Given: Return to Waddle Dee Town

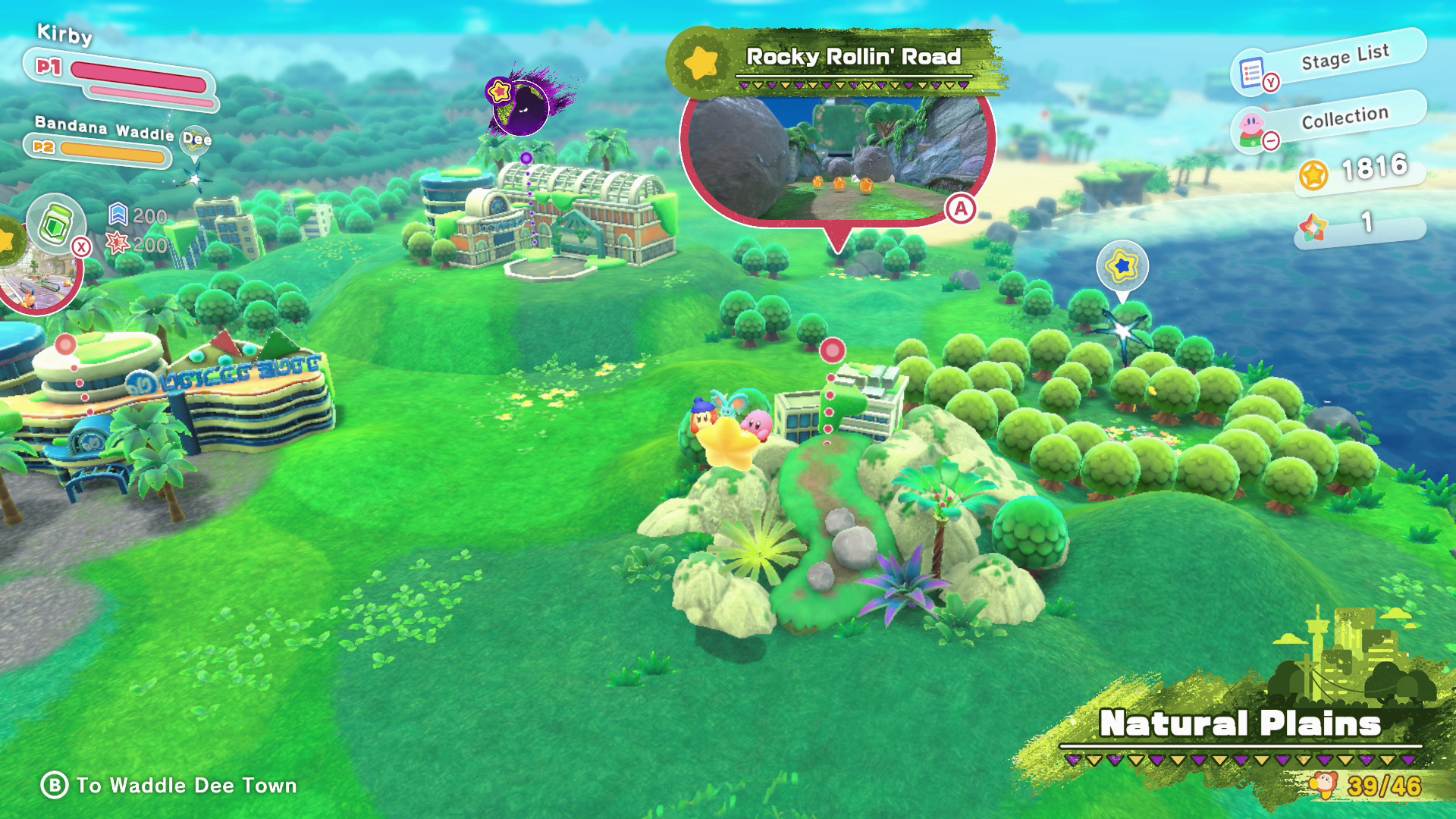Looking at the screenshot, I should [168, 786].
